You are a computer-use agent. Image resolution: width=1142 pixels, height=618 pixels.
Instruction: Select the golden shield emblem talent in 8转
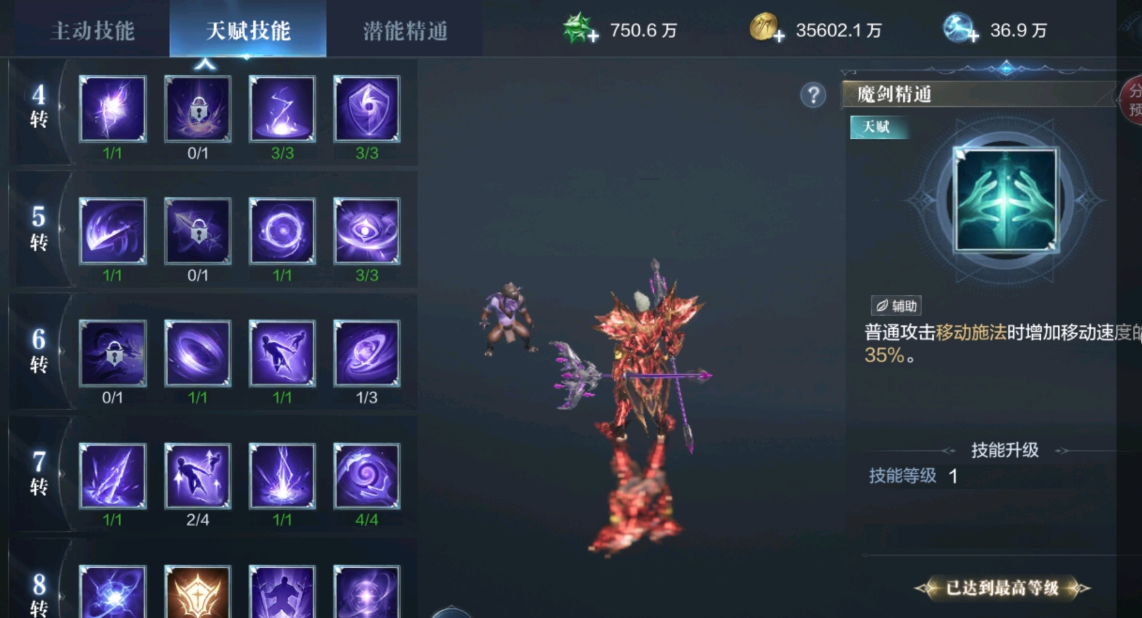(198, 592)
